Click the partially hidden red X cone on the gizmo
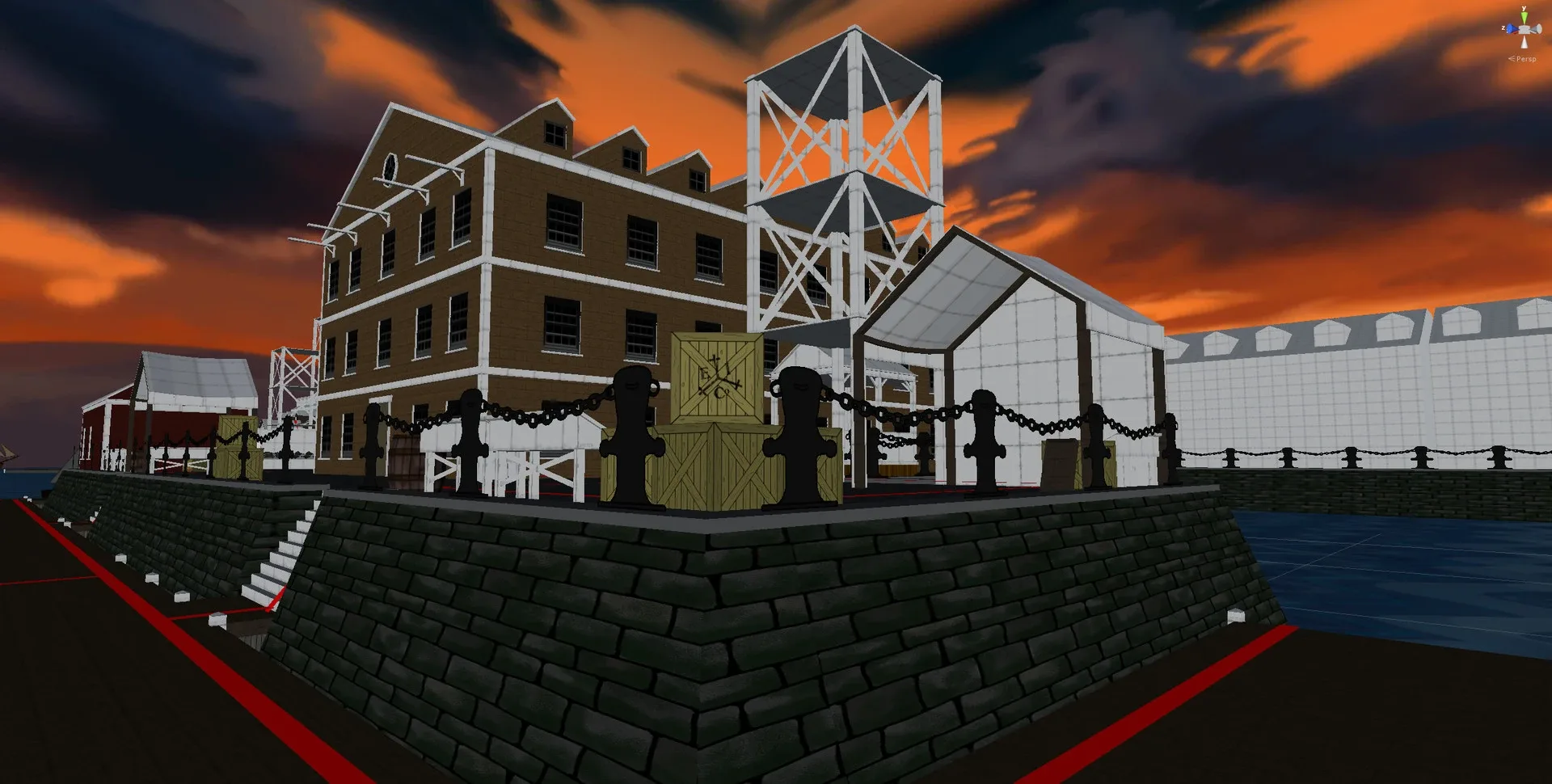Screen dimensions: 1552x784 1514,33
